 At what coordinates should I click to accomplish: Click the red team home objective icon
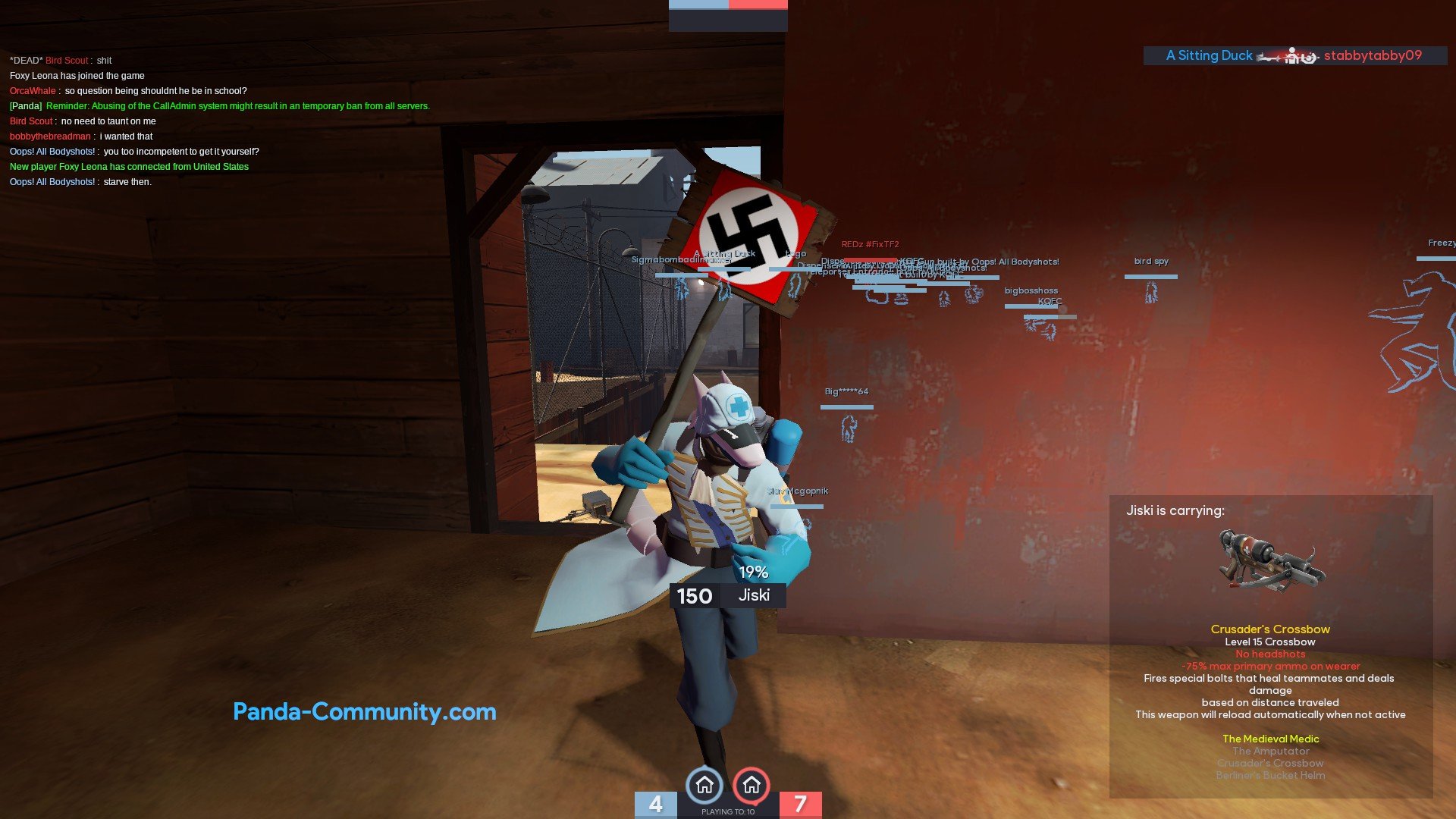[x=752, y=786]
